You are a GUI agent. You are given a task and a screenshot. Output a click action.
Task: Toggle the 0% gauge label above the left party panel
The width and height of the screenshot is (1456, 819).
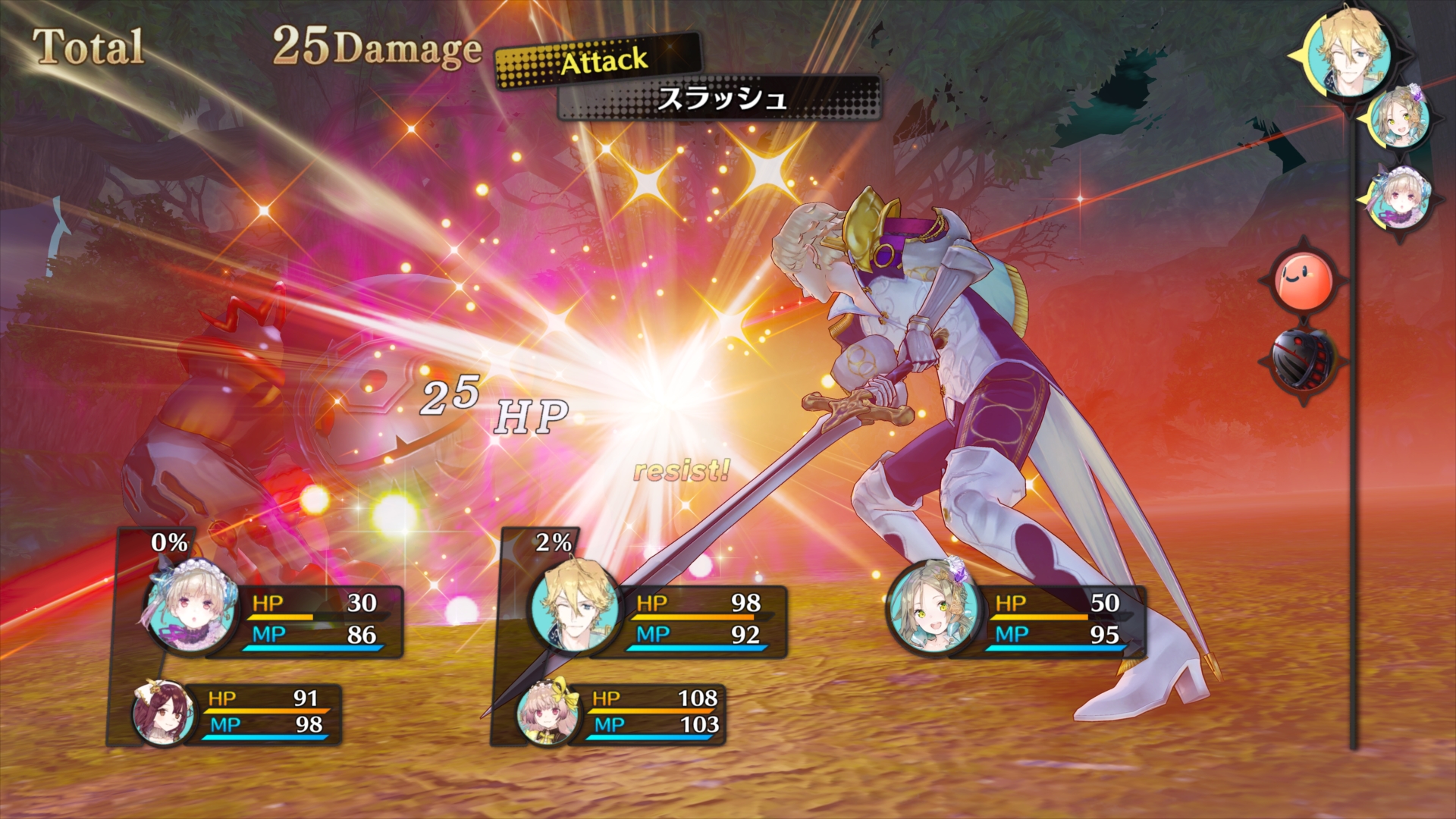coord(168,543)
